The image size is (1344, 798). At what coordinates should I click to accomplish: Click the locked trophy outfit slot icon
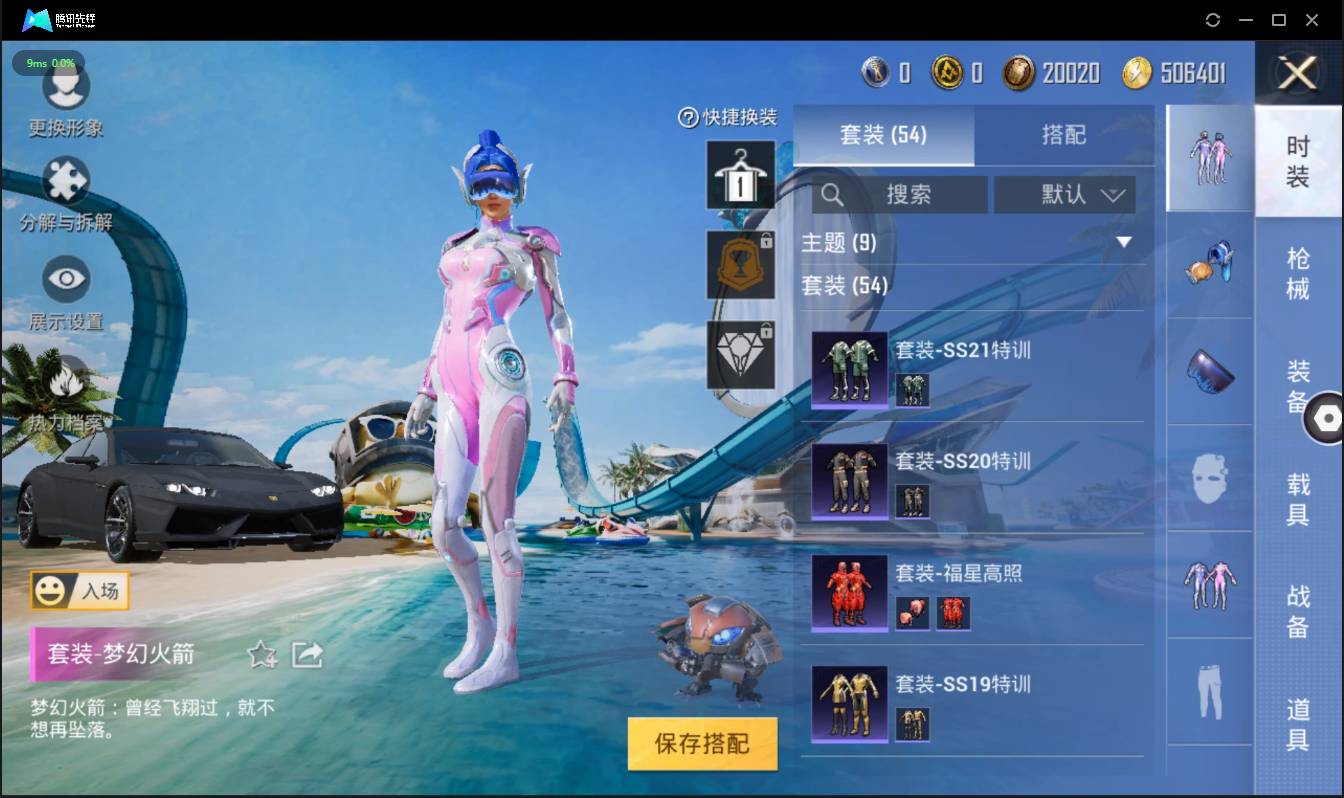pos(740,265)
